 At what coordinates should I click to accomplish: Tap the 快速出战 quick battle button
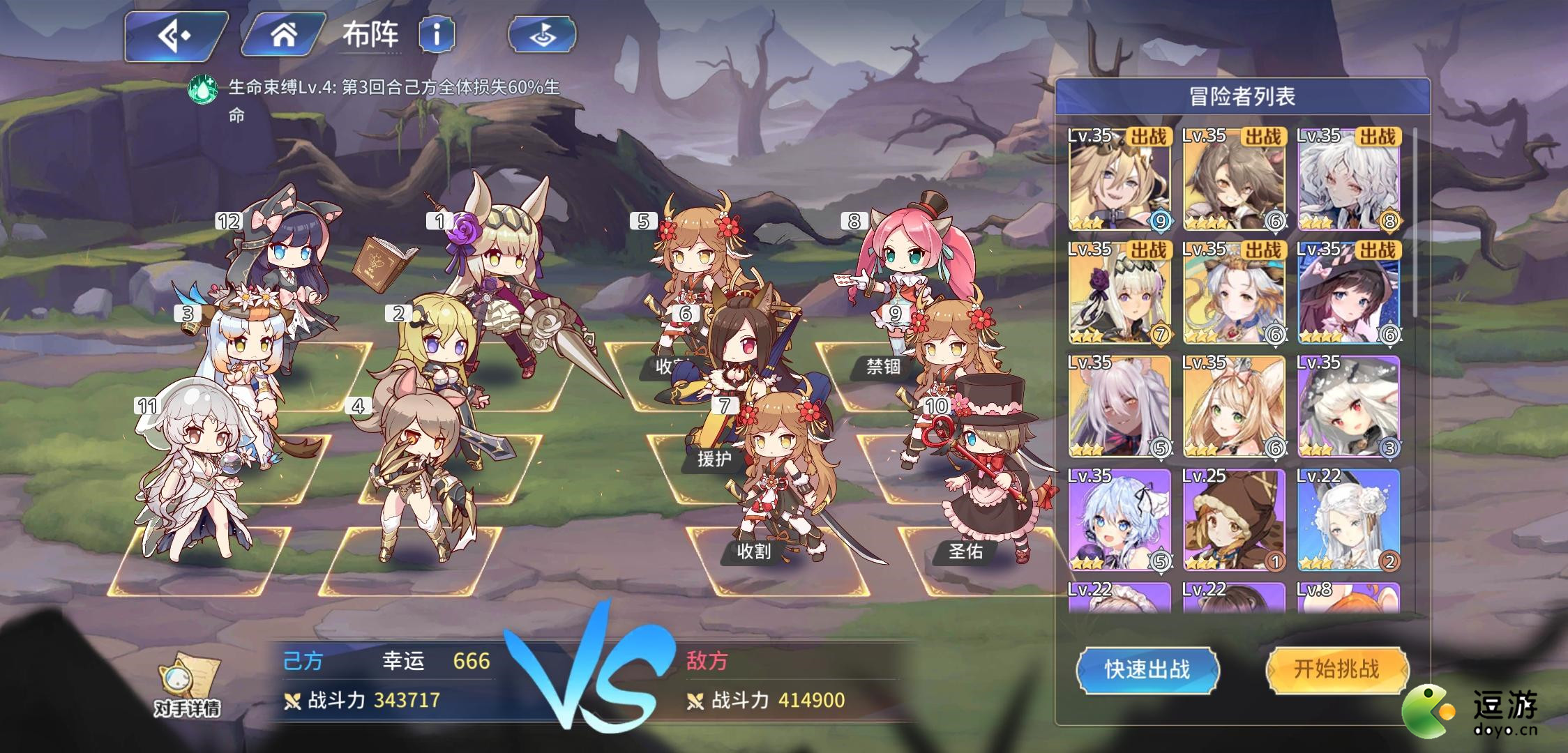point(1147,669)
